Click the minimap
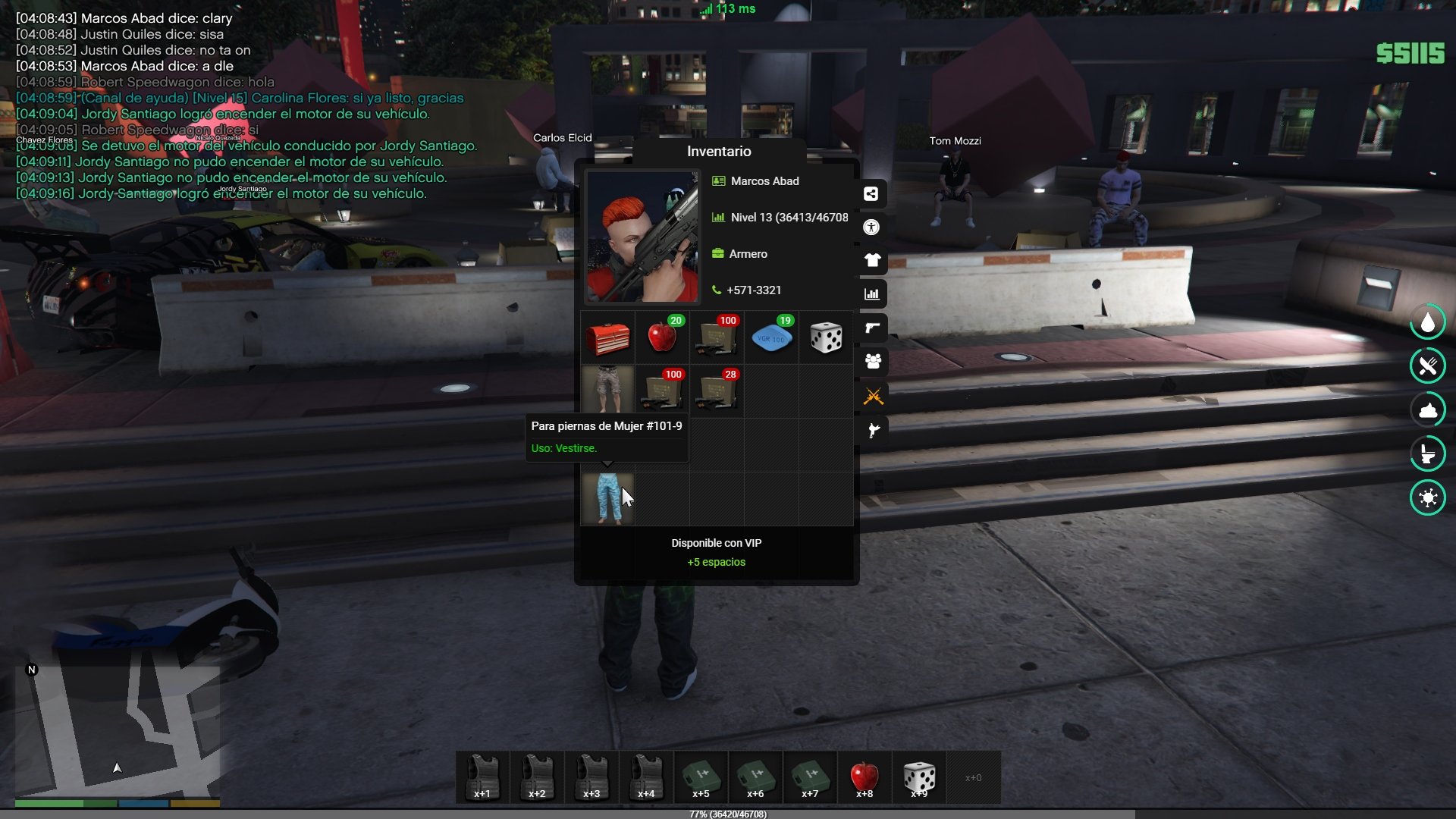This screenshot has width=1456, height=819. [118, 732]
